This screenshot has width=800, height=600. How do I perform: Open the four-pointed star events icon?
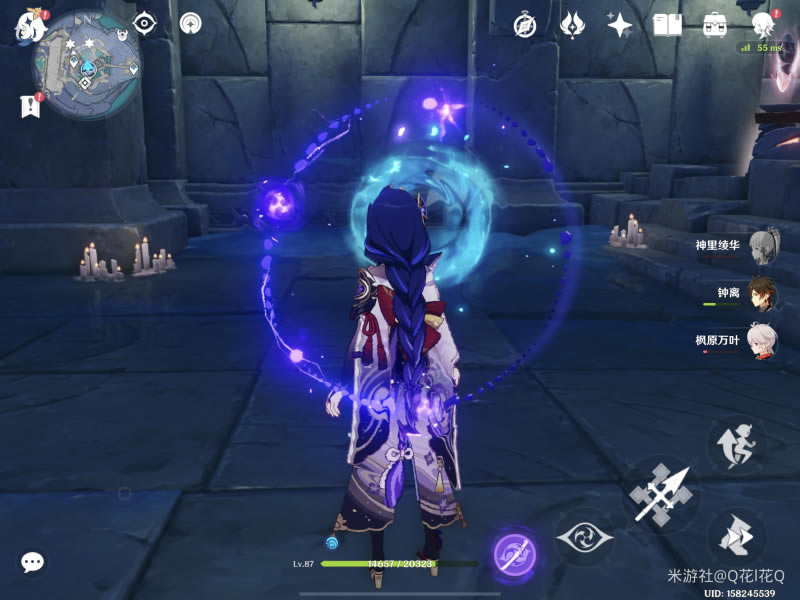point(620,25)
